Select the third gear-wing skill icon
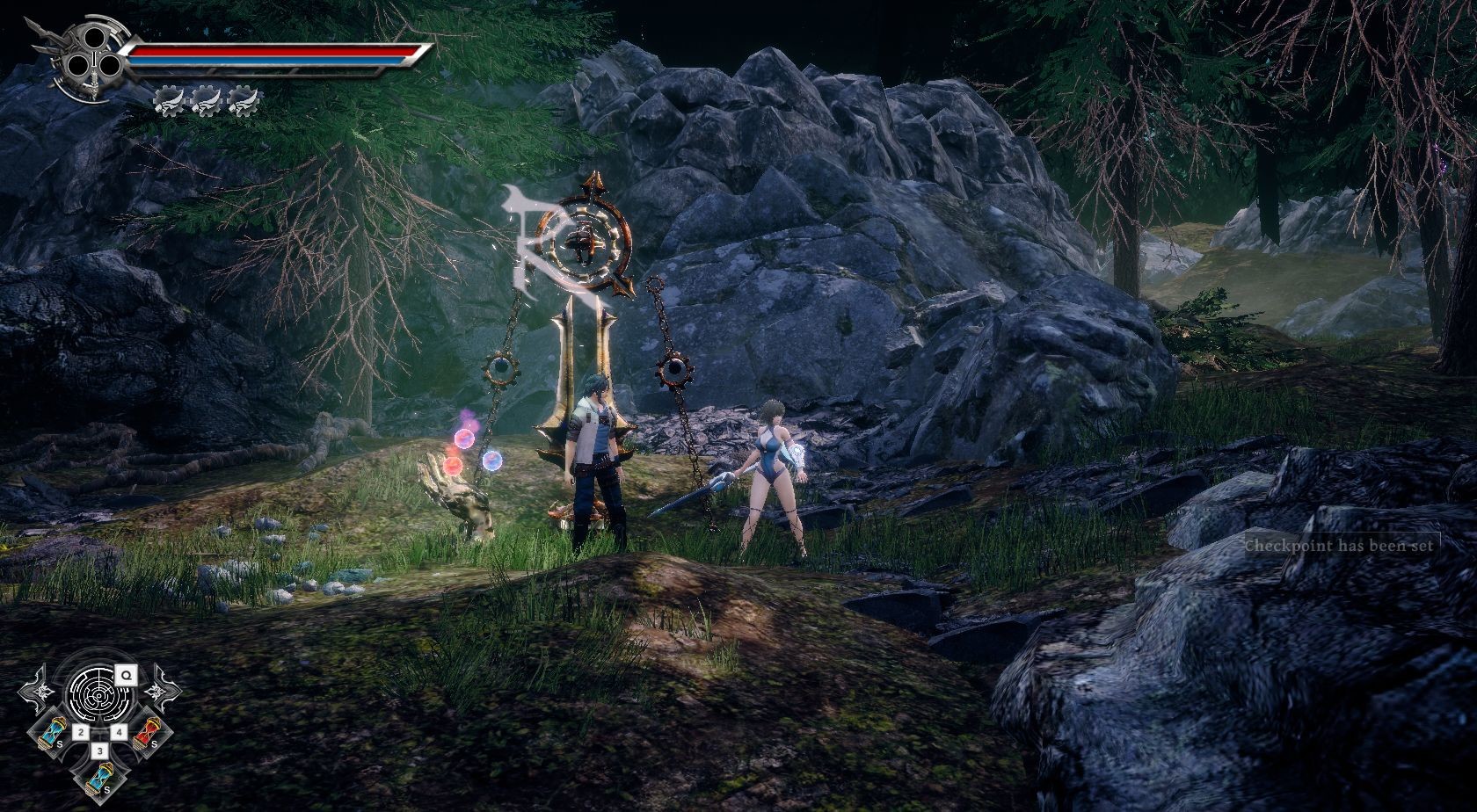This screenshot has height=812, width=1477. [x=244, y=101]
